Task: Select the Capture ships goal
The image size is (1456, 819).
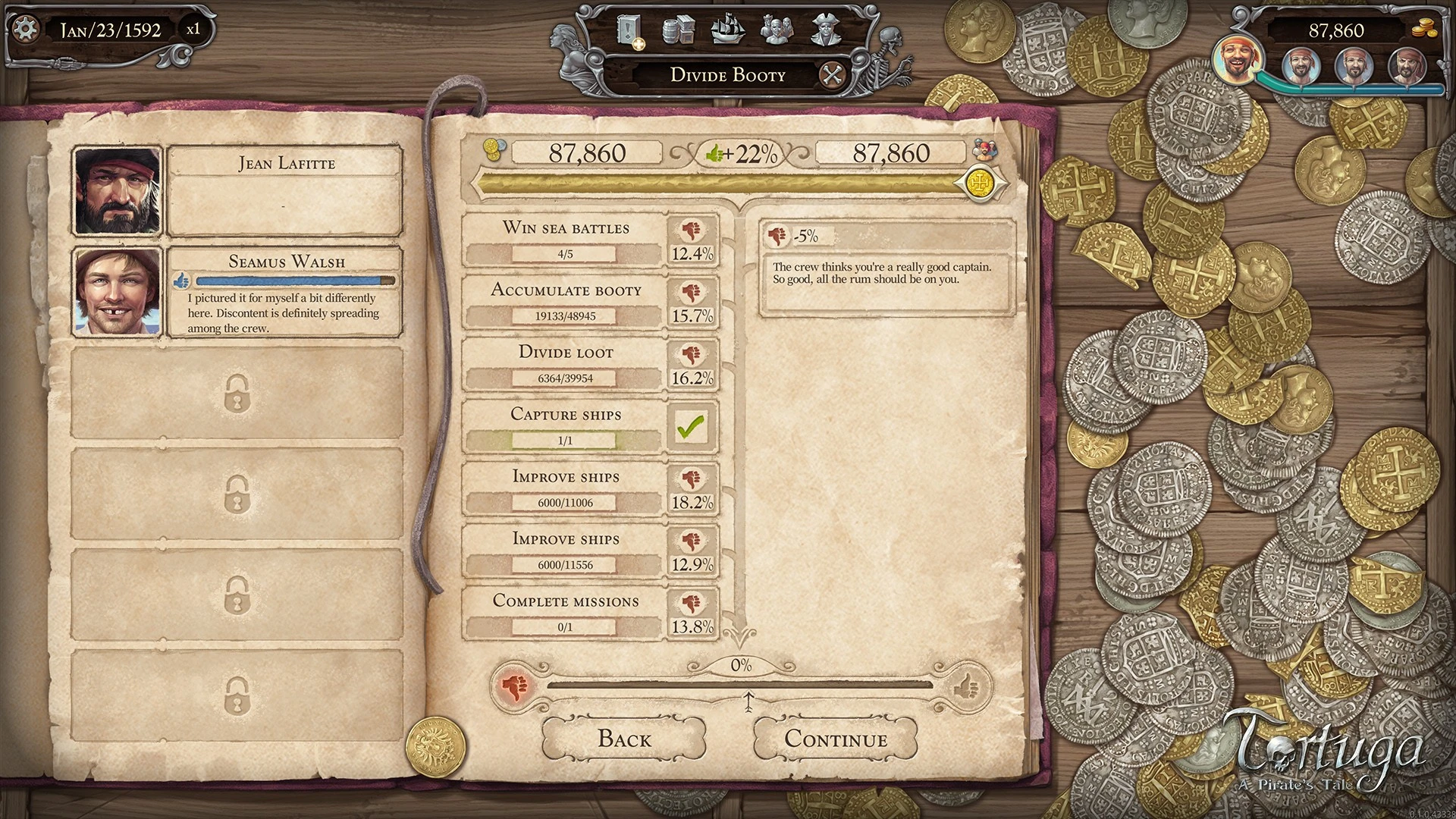Action: pyautogui.click(x=565, y=427)
